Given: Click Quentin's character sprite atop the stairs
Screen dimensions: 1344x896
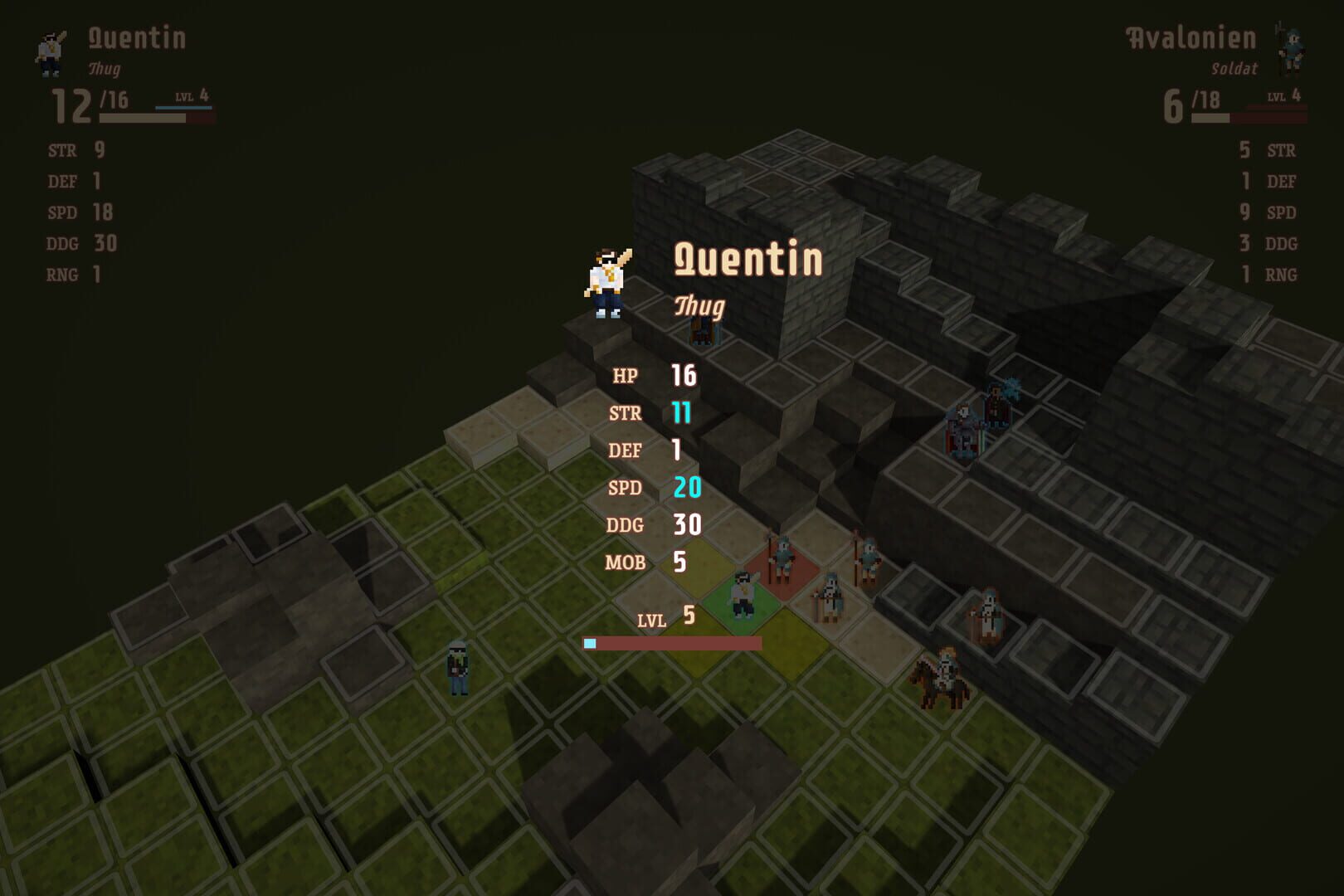Looking at the screenshot, I should coord(608,282).
